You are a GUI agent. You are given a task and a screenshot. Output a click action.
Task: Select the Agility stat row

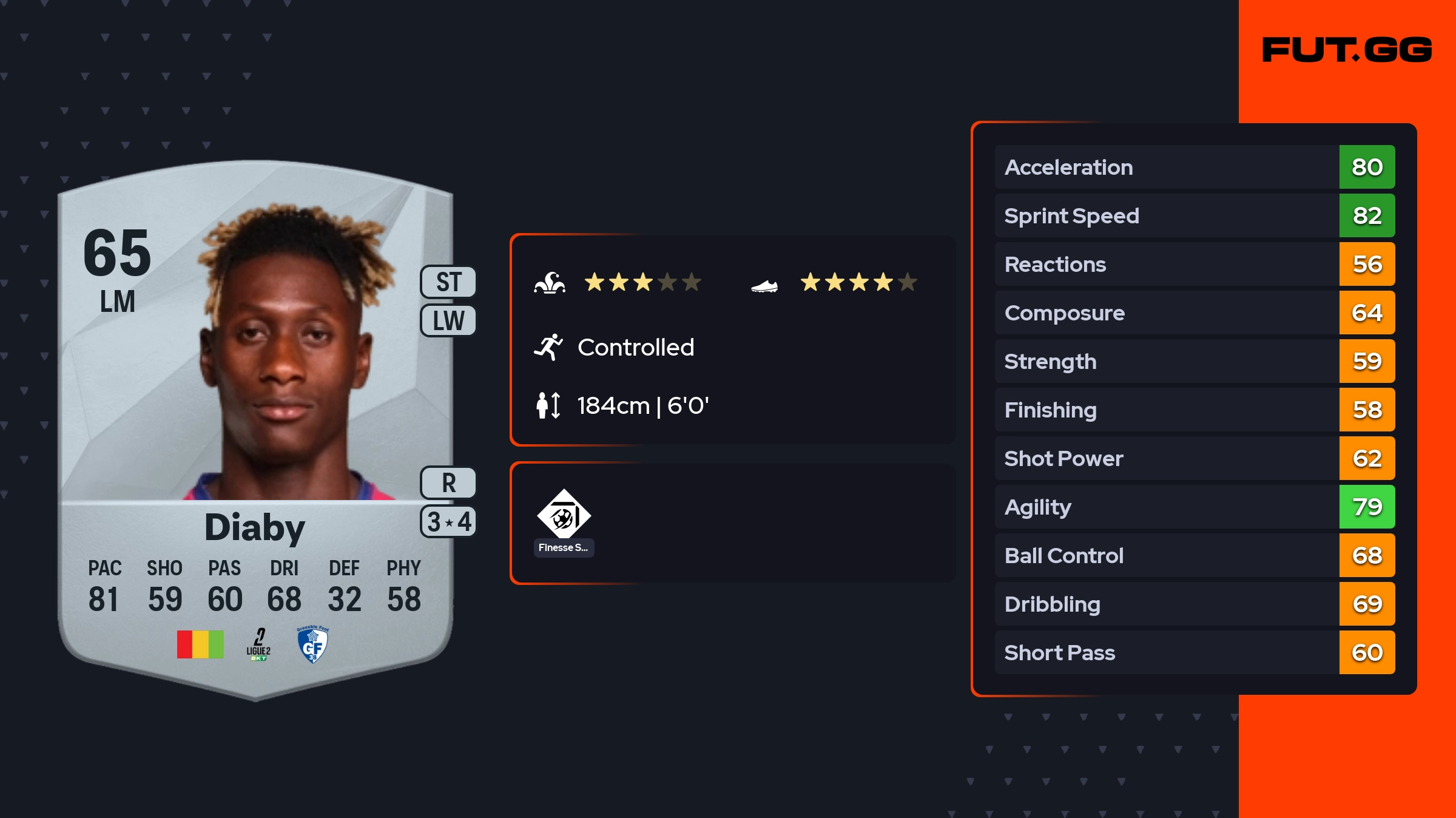(x=1194, y=507)
